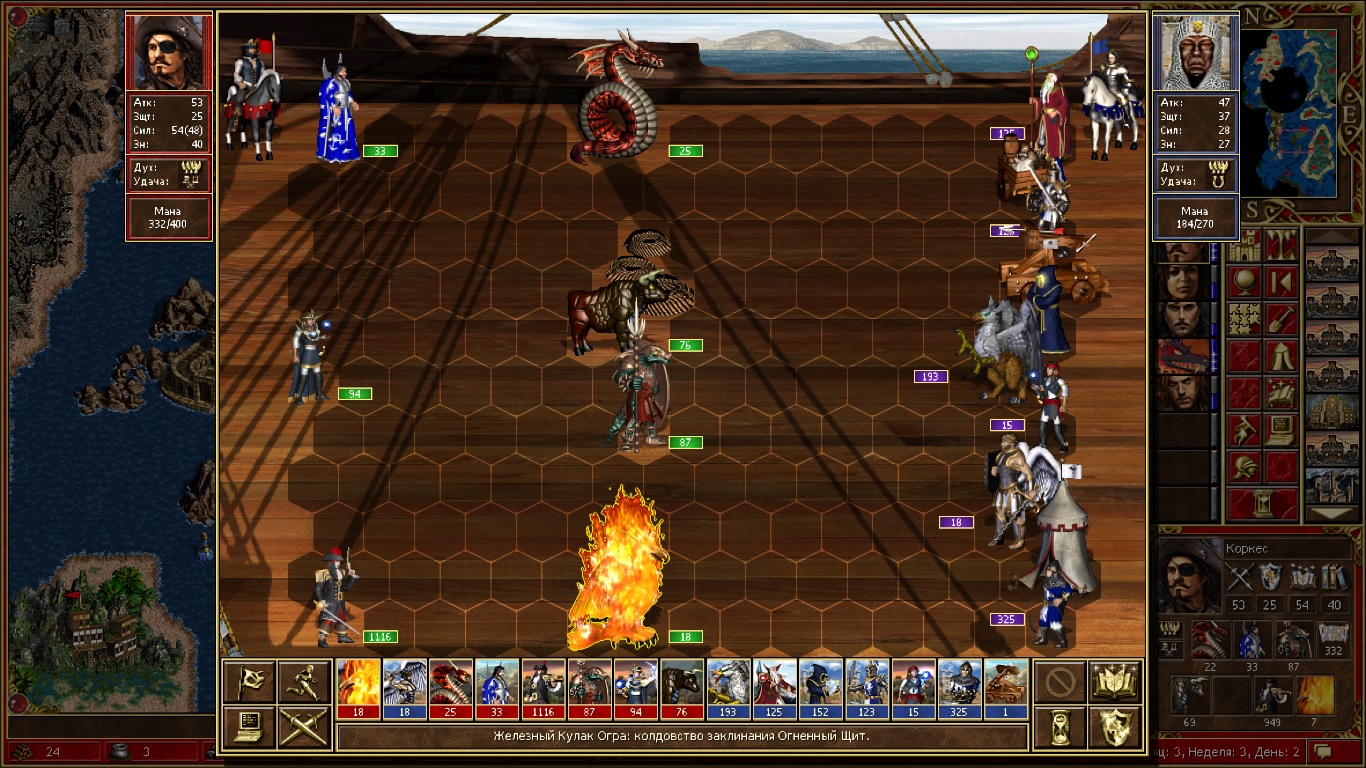Select the enemy griffin stack of 193 in queue
The width and height of the screenshot is (1366, 768).
click(x=729, y=688)
